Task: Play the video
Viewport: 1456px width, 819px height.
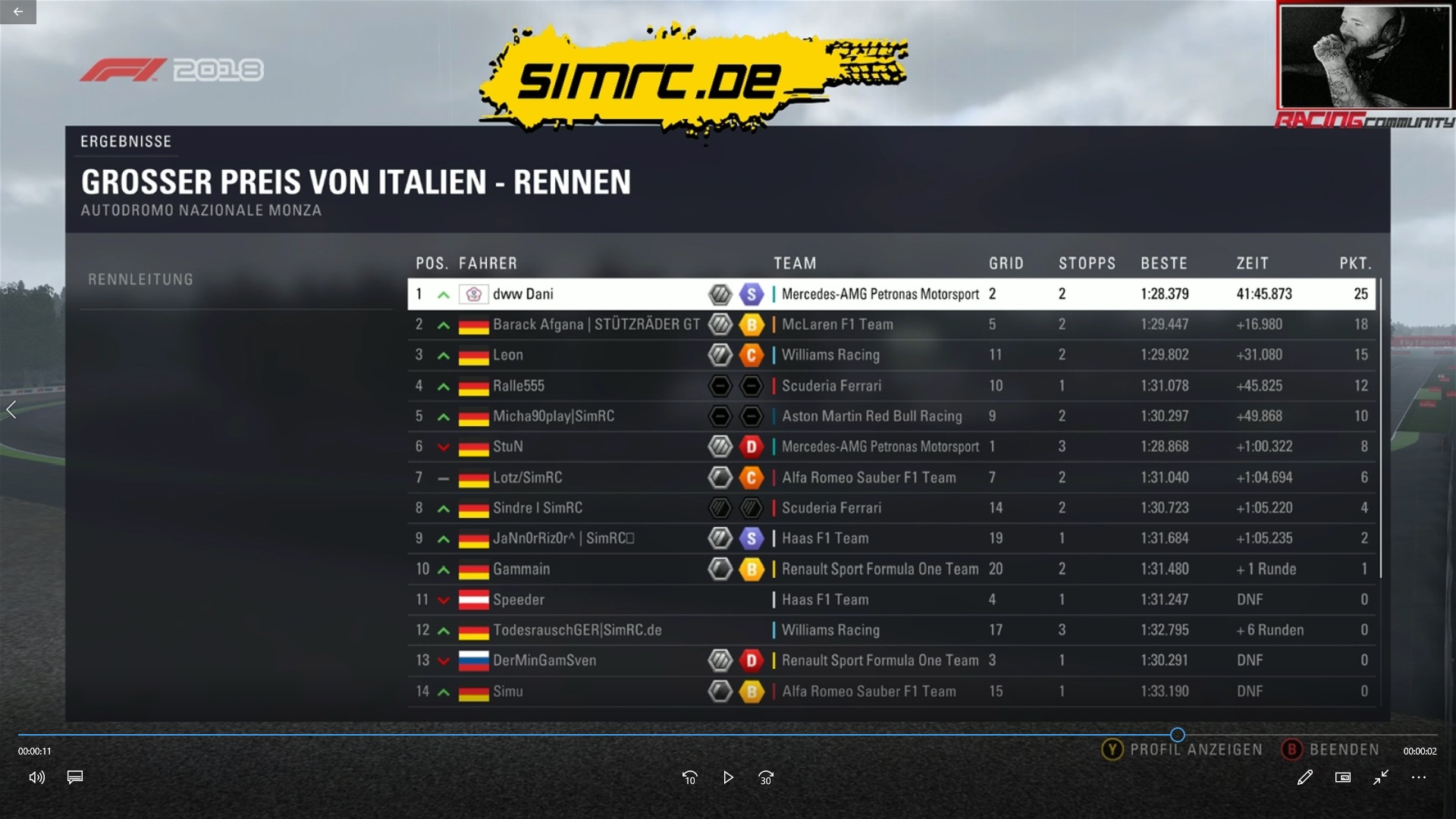Action: (728, 777)
